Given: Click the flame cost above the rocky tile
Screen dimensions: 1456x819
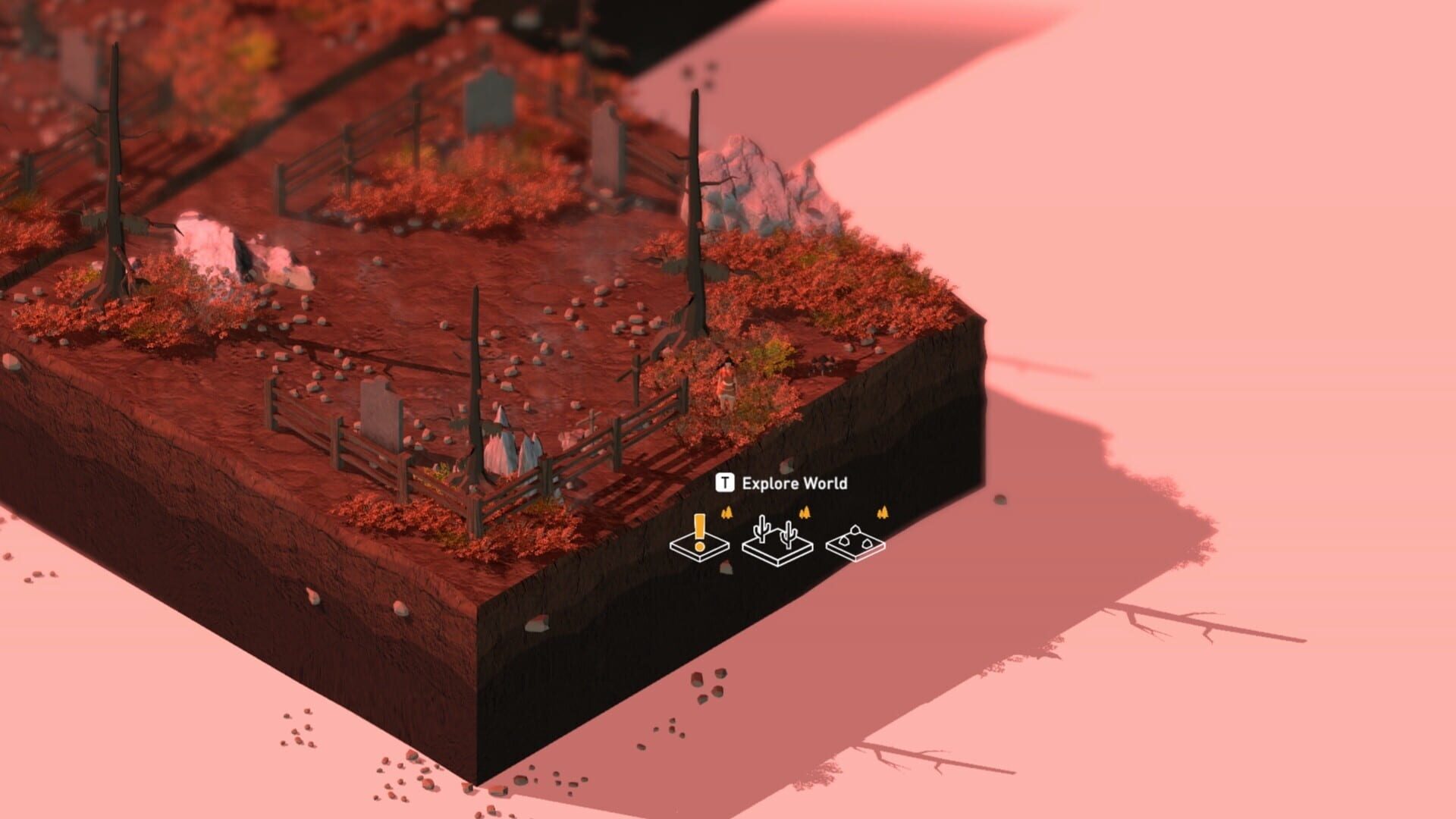Looking at the screenshot, I should 882,513.
